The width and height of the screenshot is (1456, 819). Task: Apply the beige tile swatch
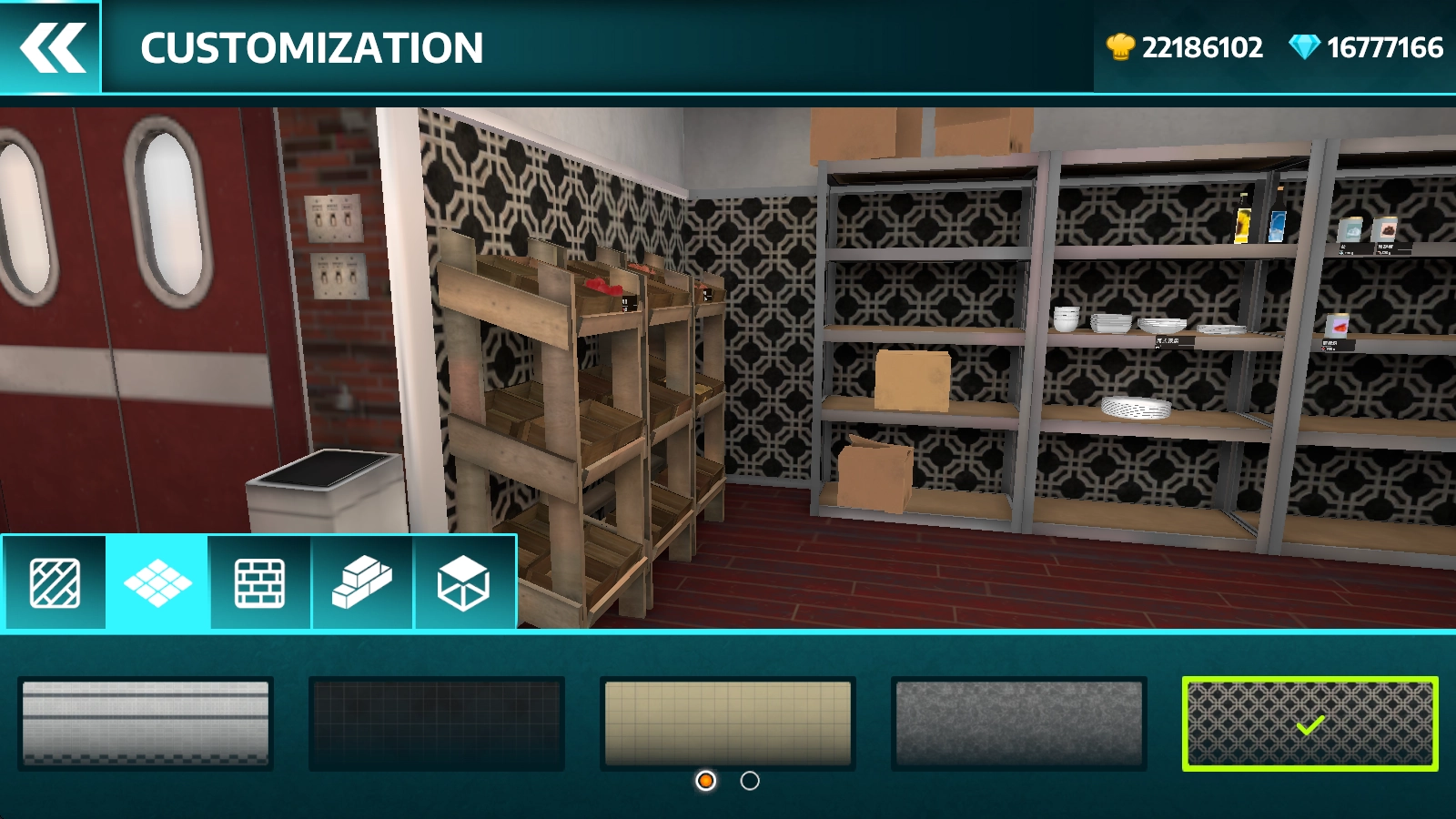coord(728,723)
